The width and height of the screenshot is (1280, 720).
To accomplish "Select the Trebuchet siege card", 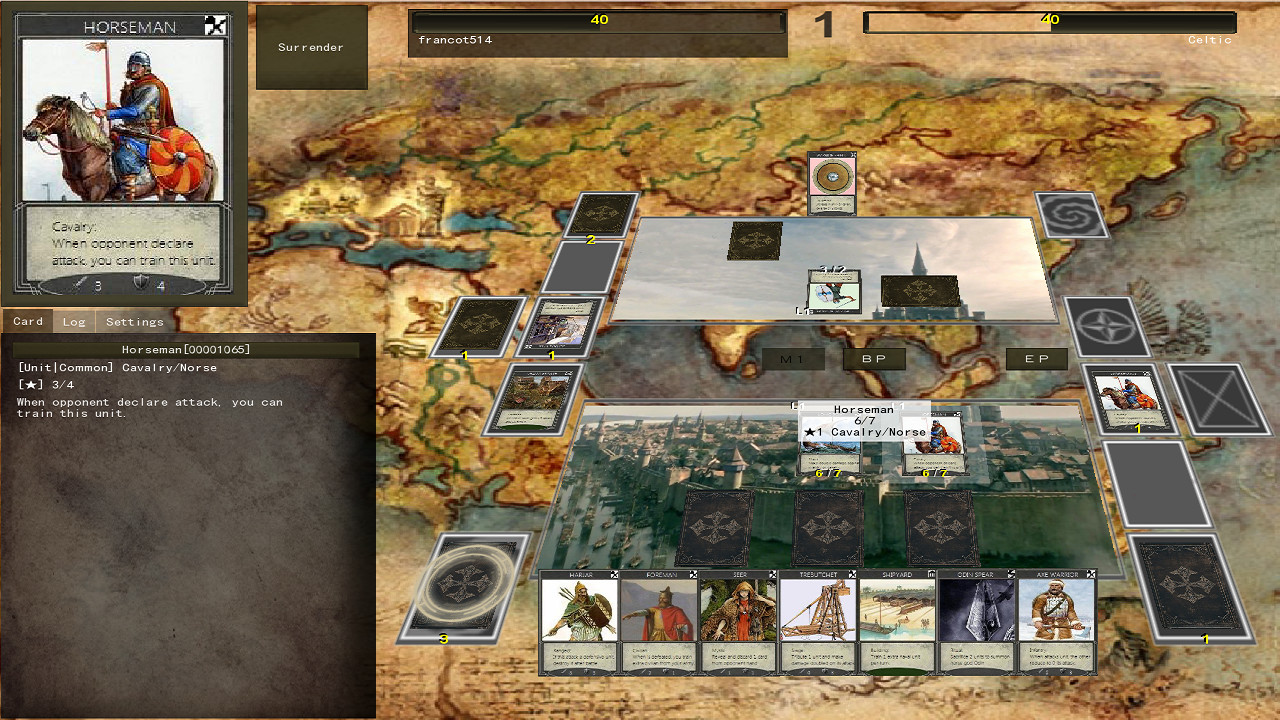I will coord(818,620).
